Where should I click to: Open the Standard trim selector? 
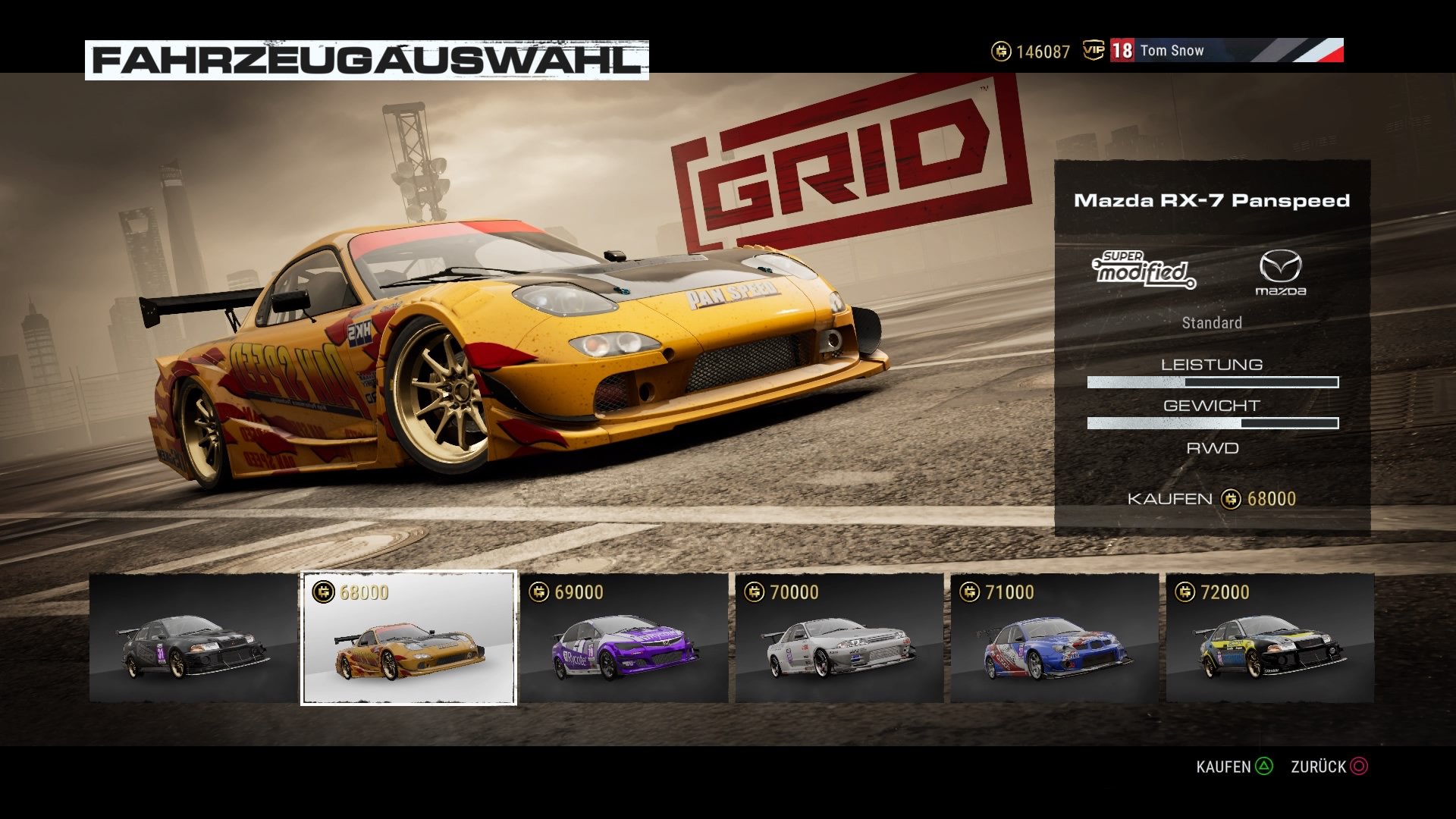tap(1212, 322)
